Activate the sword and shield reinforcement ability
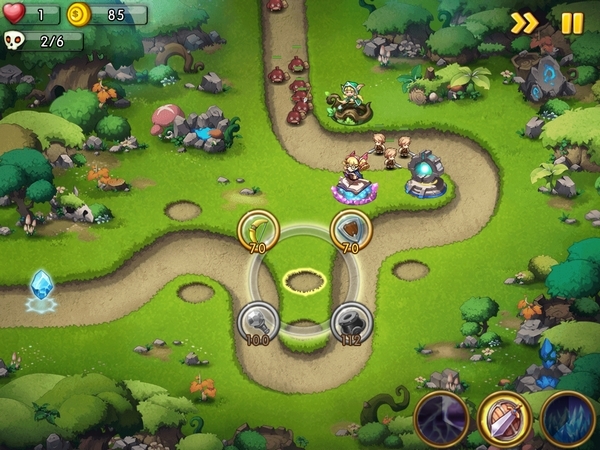Screen dimensions: 600x450 504,416
